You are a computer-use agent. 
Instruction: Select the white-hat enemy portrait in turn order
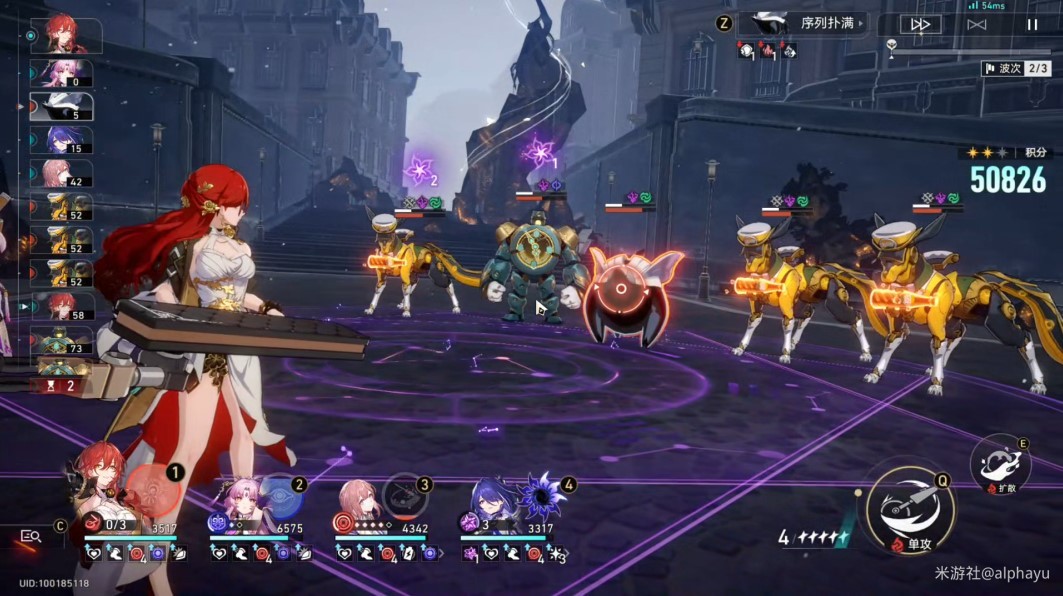pyautogui.click(x=63, y=106)
